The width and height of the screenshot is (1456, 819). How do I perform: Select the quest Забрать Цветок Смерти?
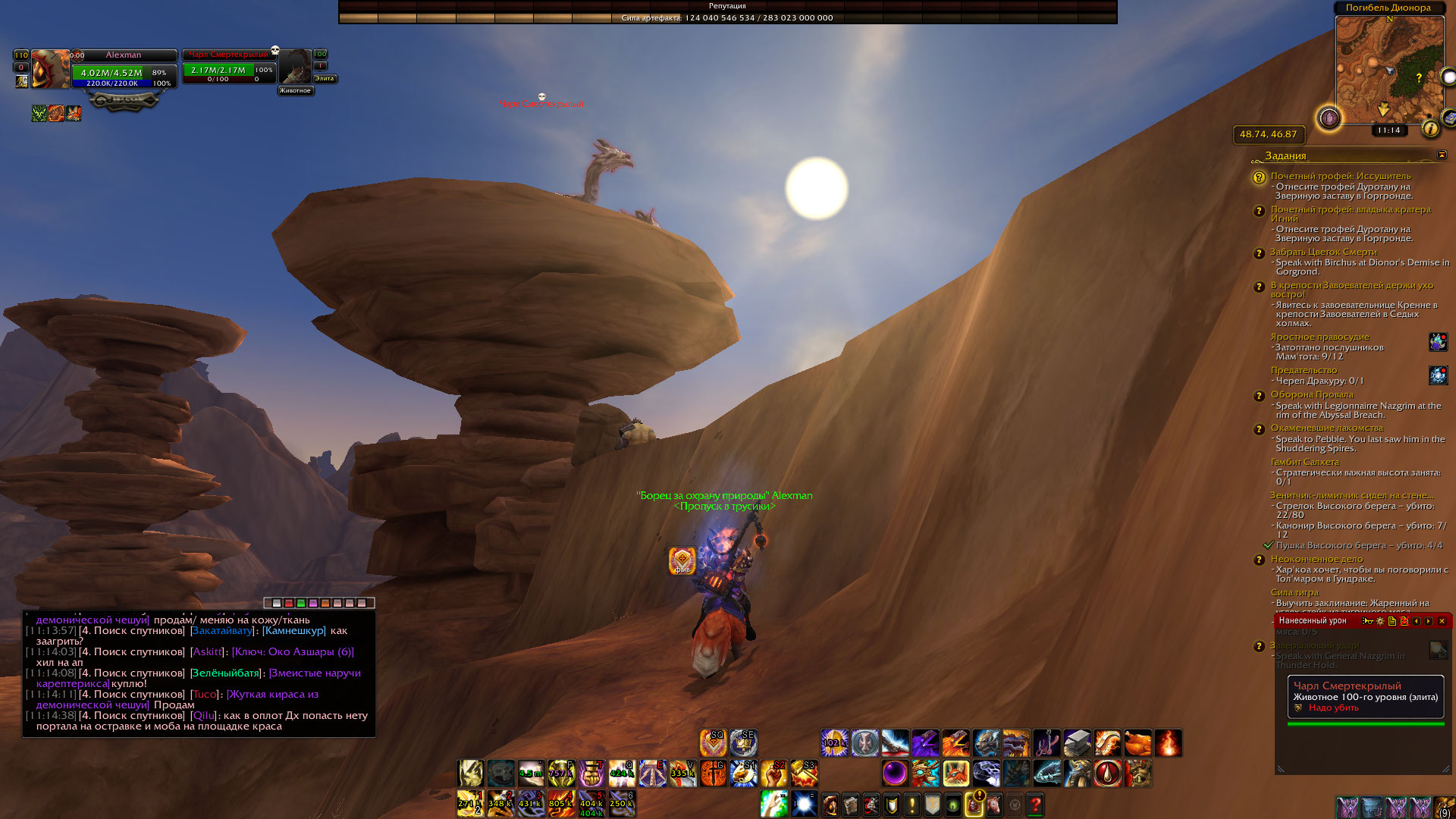[1323, 252]
